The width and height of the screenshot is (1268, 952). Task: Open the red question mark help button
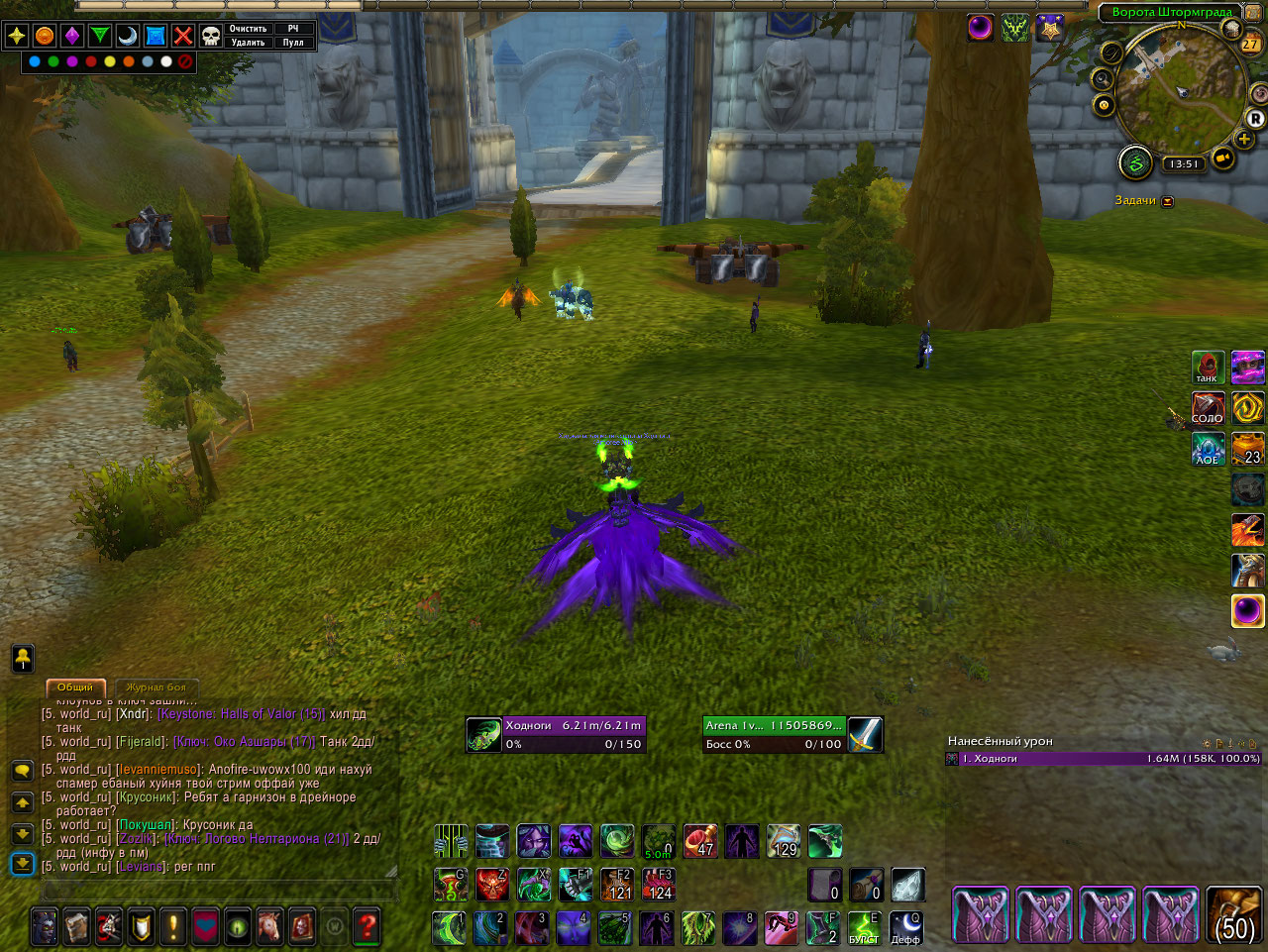click(367, 926)
